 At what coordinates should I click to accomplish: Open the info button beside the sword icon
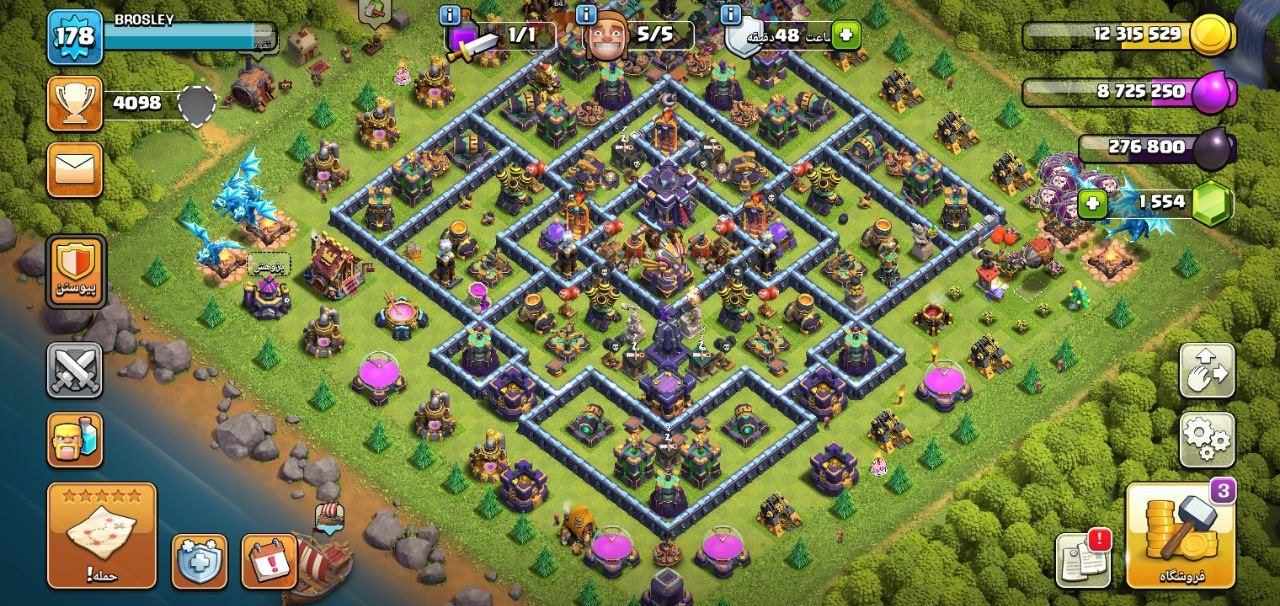pyautogui.click(x=450, y=15)
